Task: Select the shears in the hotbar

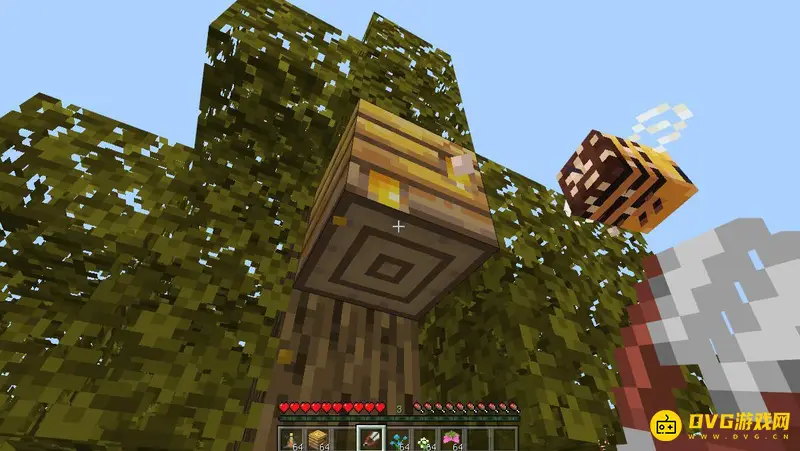Action: click(x=373, y=438)
